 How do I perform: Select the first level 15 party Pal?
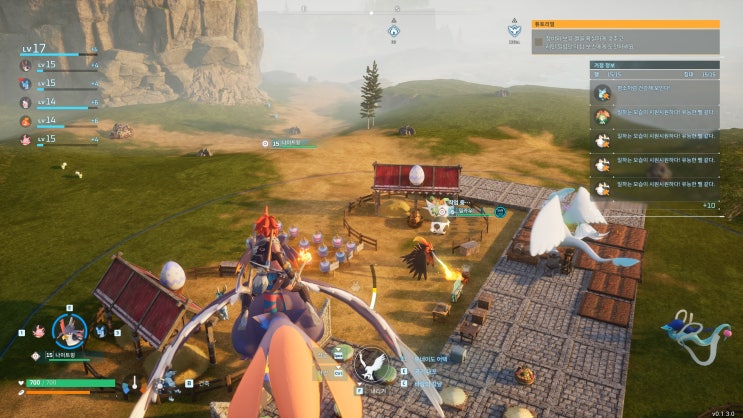pos(27,65)
